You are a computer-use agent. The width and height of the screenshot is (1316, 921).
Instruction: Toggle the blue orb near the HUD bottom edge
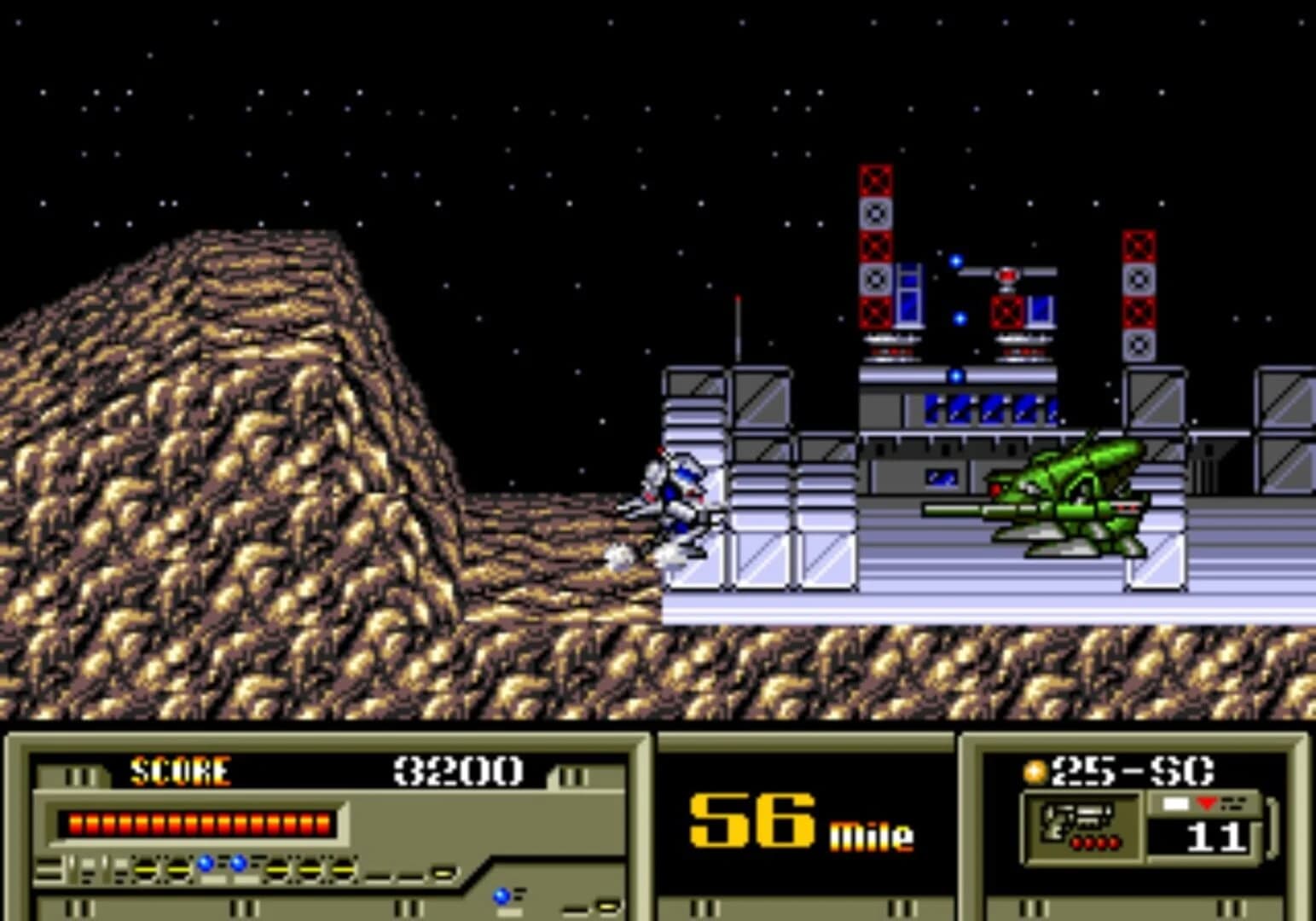click(501, 895)
